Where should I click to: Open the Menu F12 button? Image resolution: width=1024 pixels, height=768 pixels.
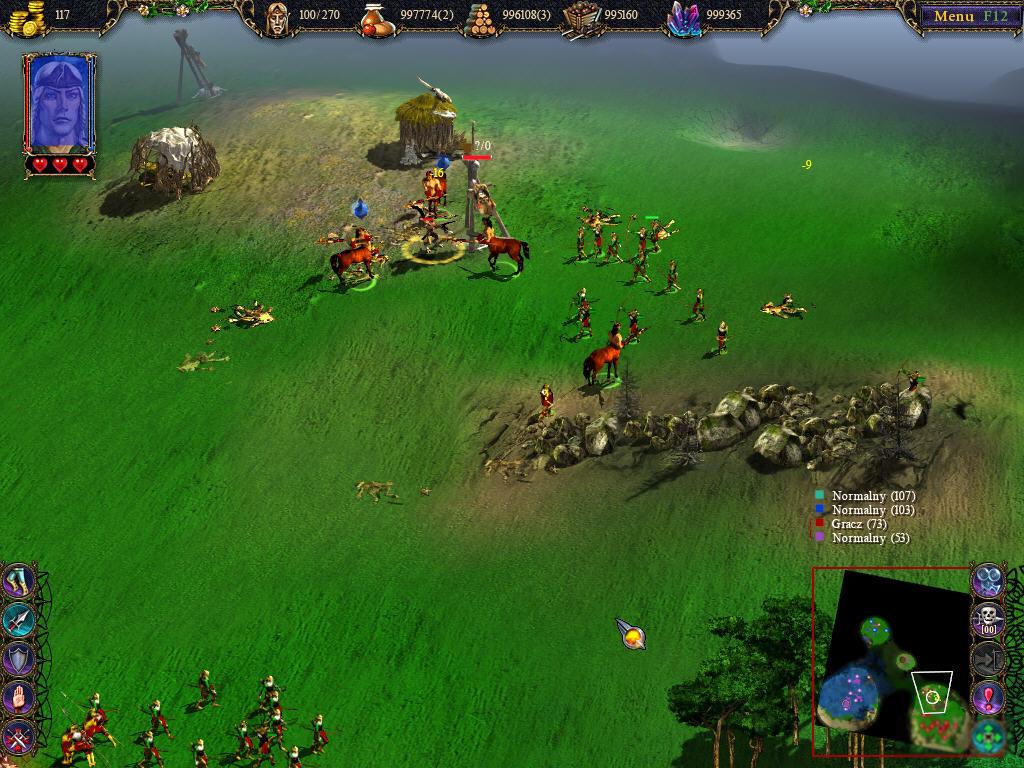[964, 15]
